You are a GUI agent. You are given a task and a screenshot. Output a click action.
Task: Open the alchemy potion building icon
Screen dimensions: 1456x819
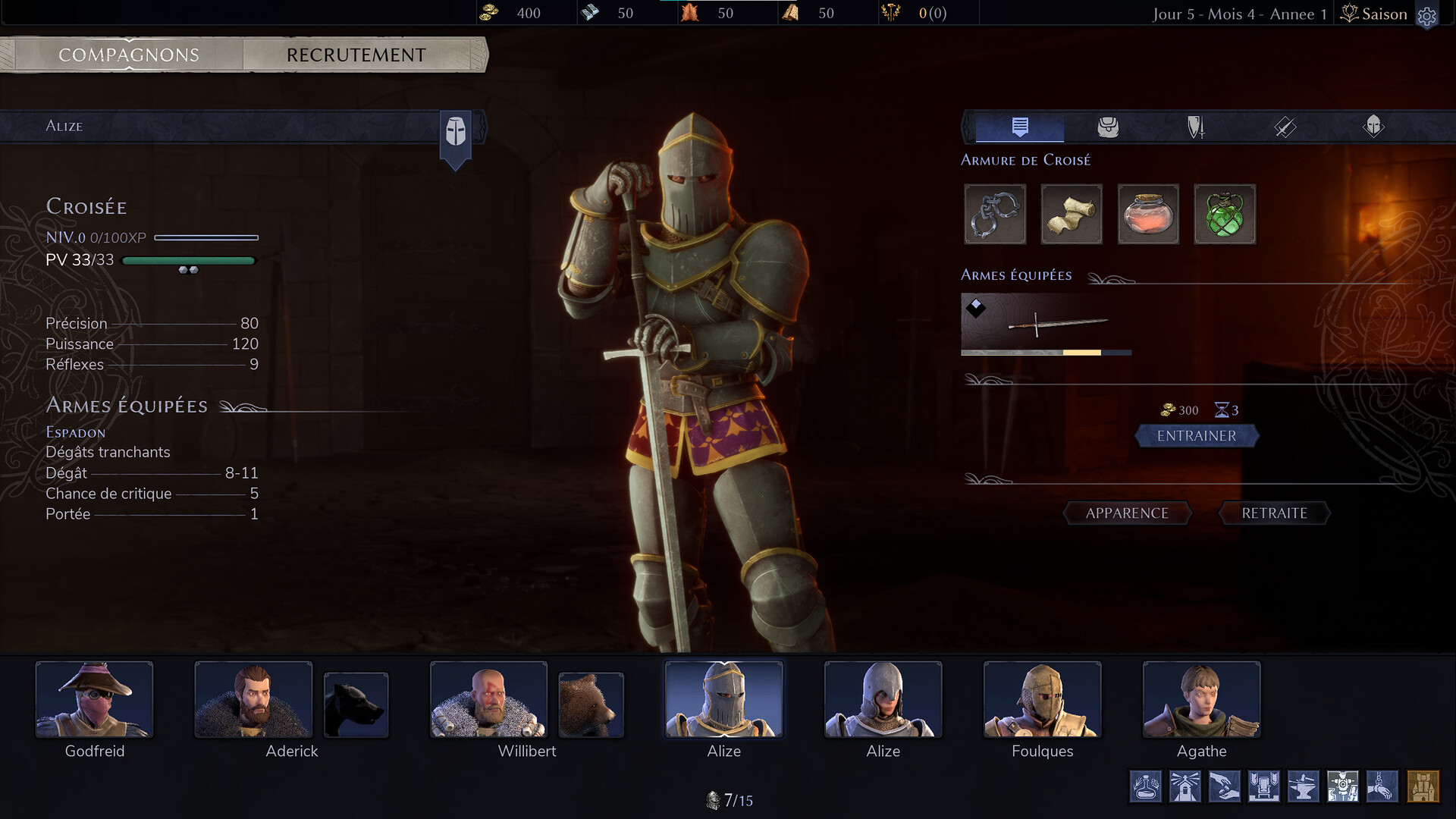pos(1146,786)
